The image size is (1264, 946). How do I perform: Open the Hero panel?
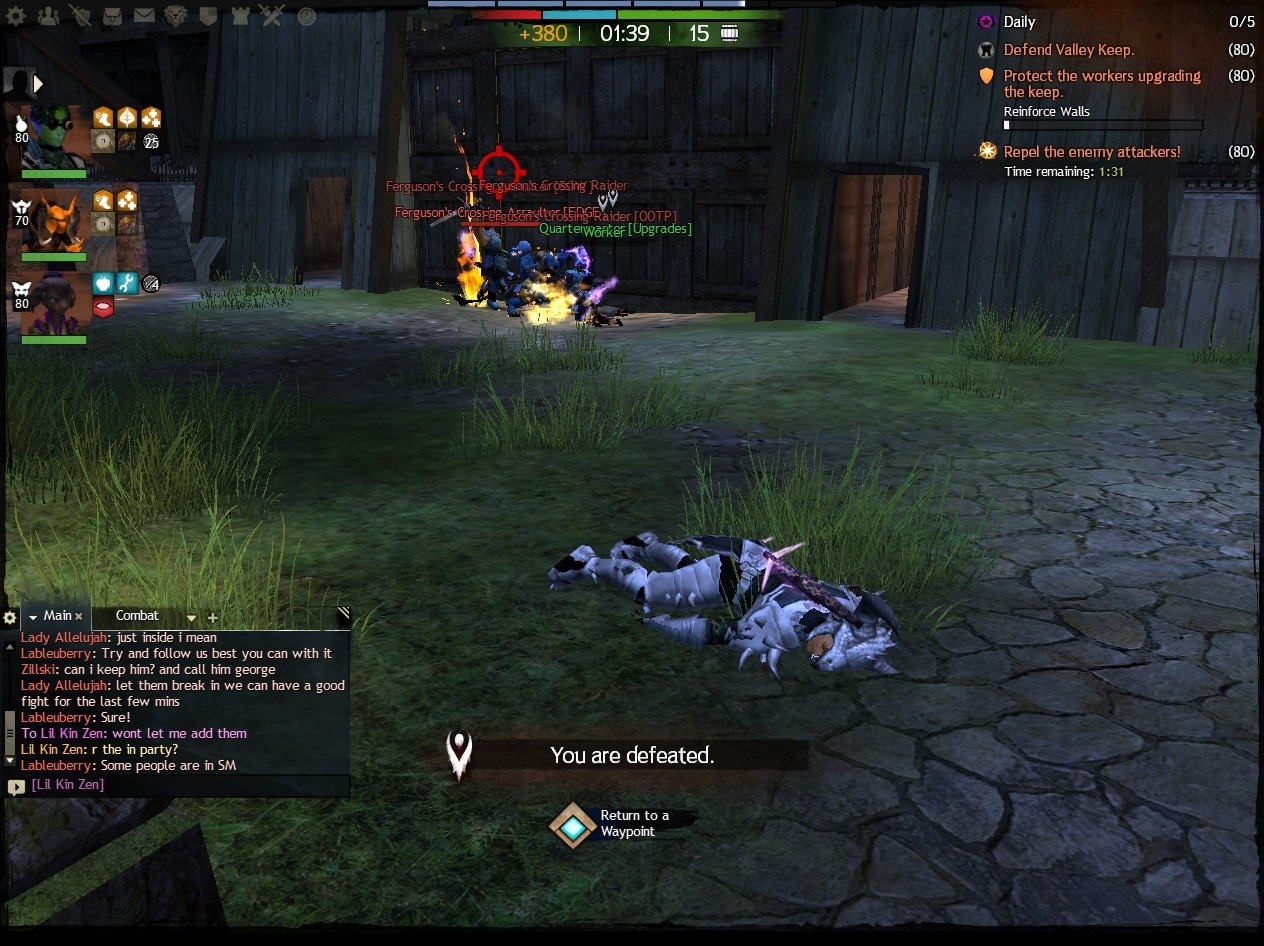80,16
